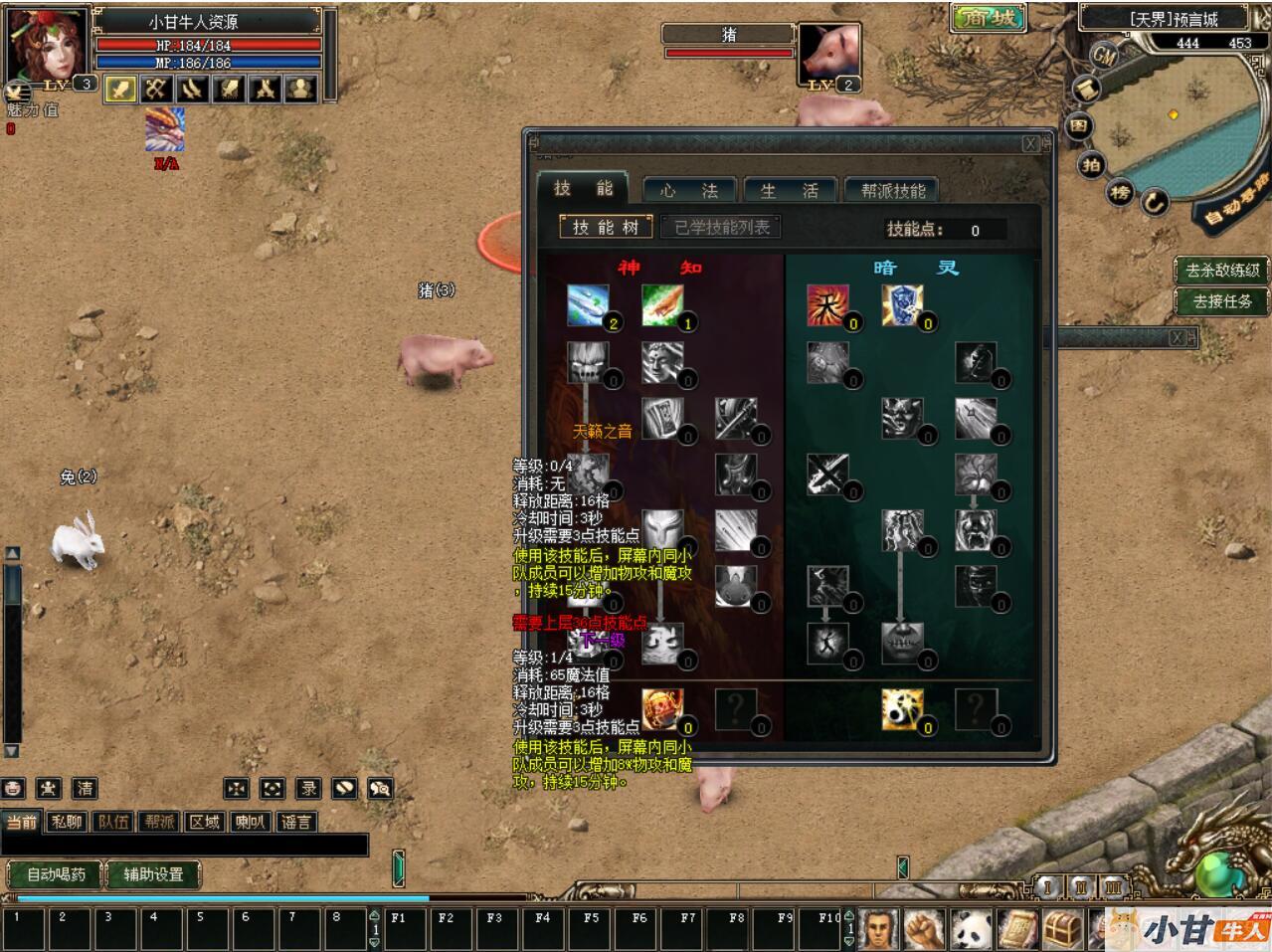The height and width of the screenshot is (952, 1272).
Task: Click the chat text input box
Action: coord(184,846)
